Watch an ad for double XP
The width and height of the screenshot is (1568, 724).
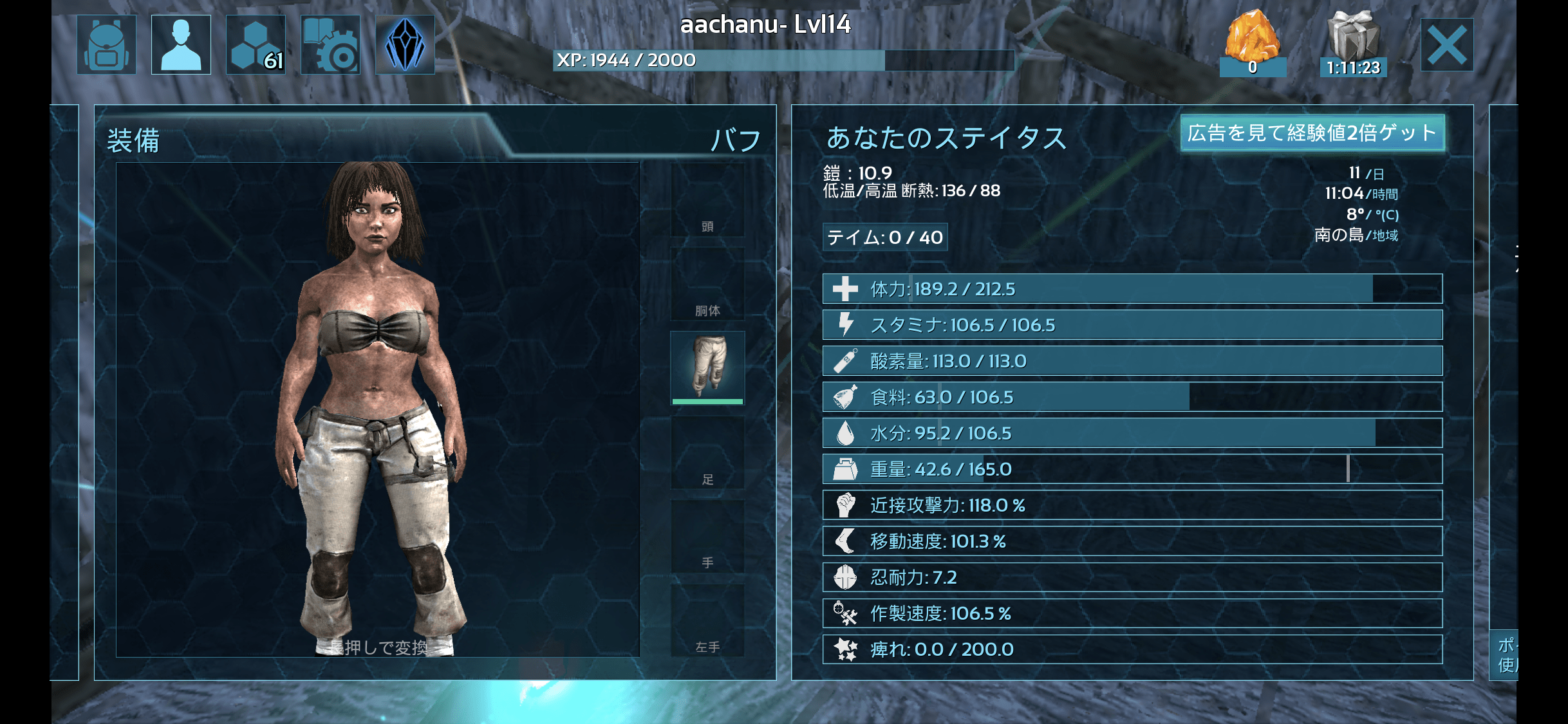tap(1312, 133)
